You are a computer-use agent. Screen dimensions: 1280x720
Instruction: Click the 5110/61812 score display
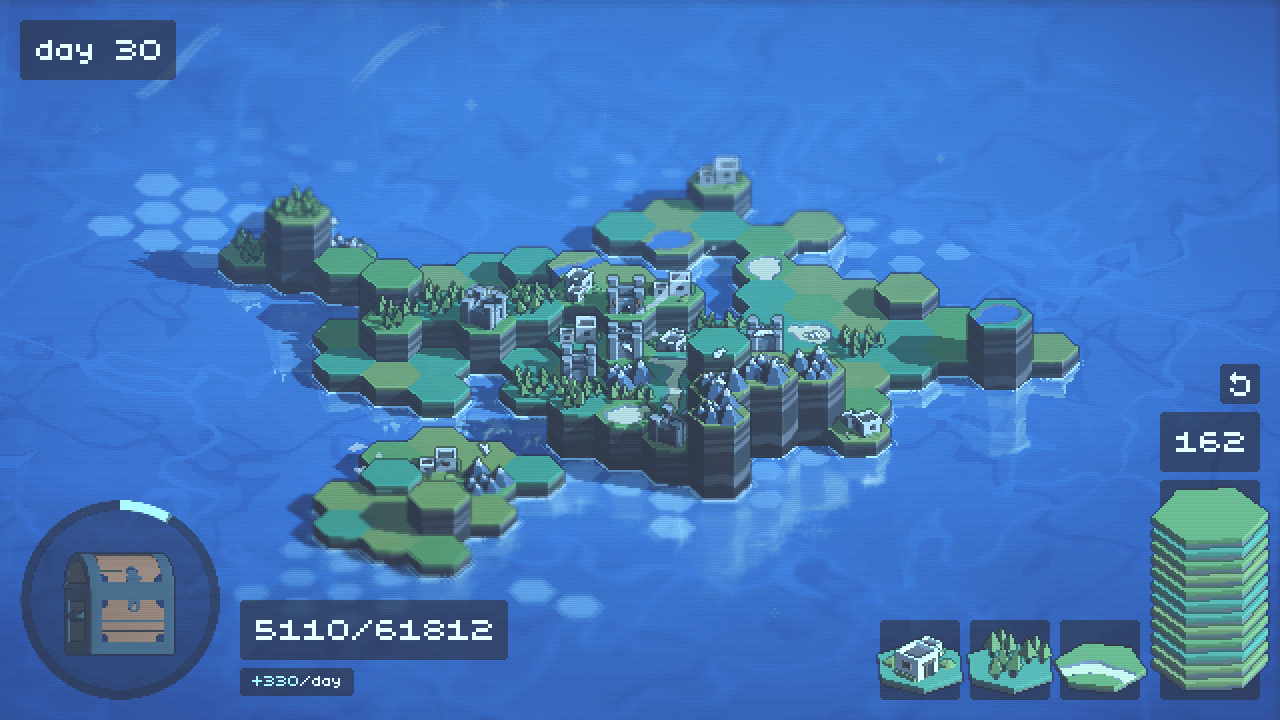point(373,628)
